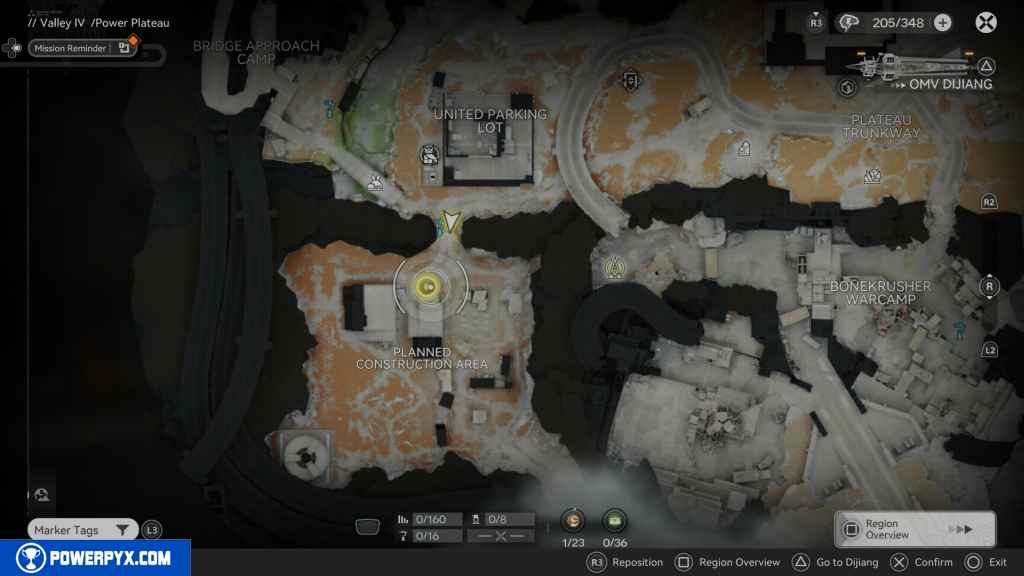Screen dimensions: 1024x576
Task: Click the PowerPyx.com watermark logo
Action: 95,557
